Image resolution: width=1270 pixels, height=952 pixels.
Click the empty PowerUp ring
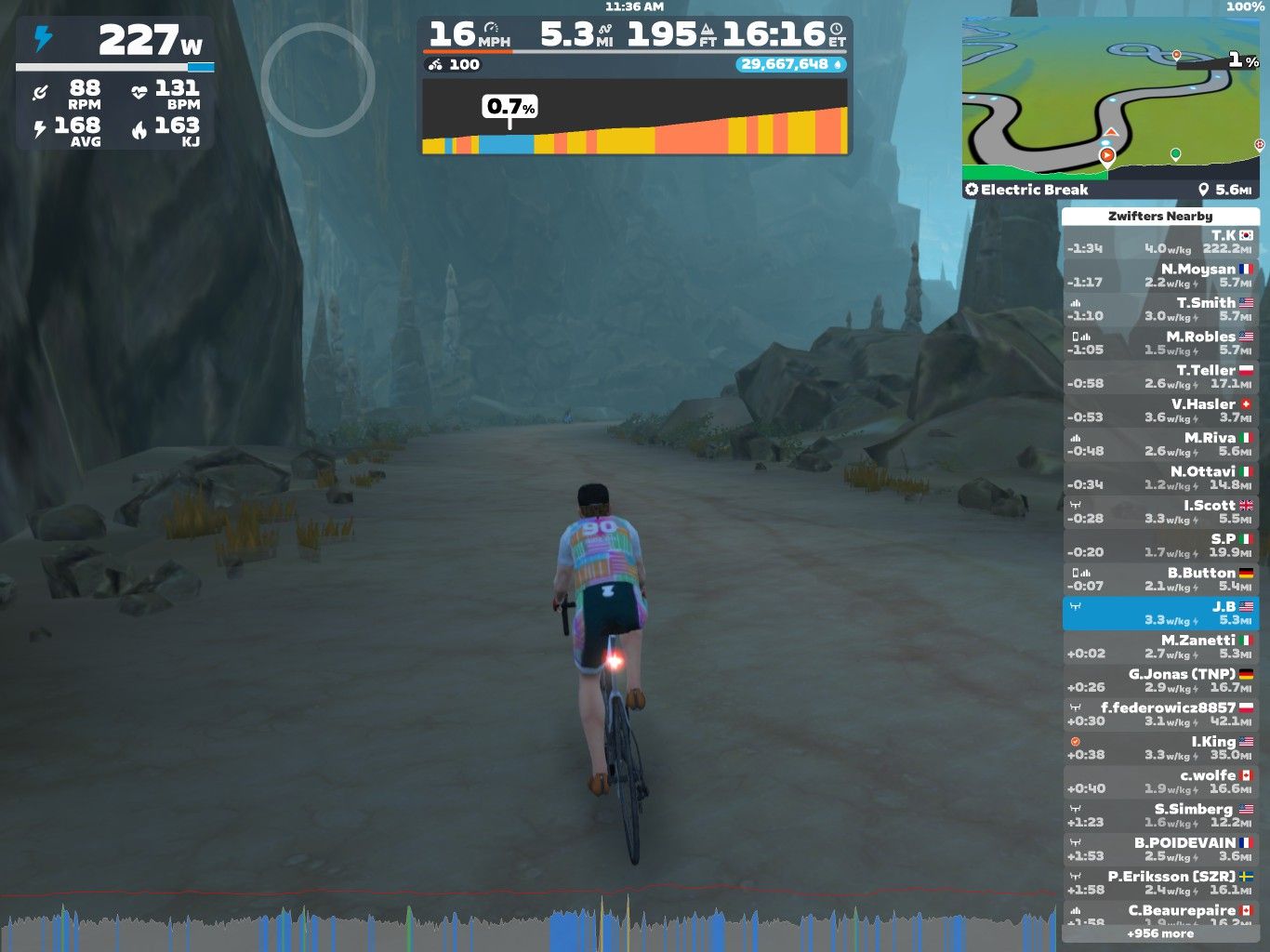click(x=318, y=80)
